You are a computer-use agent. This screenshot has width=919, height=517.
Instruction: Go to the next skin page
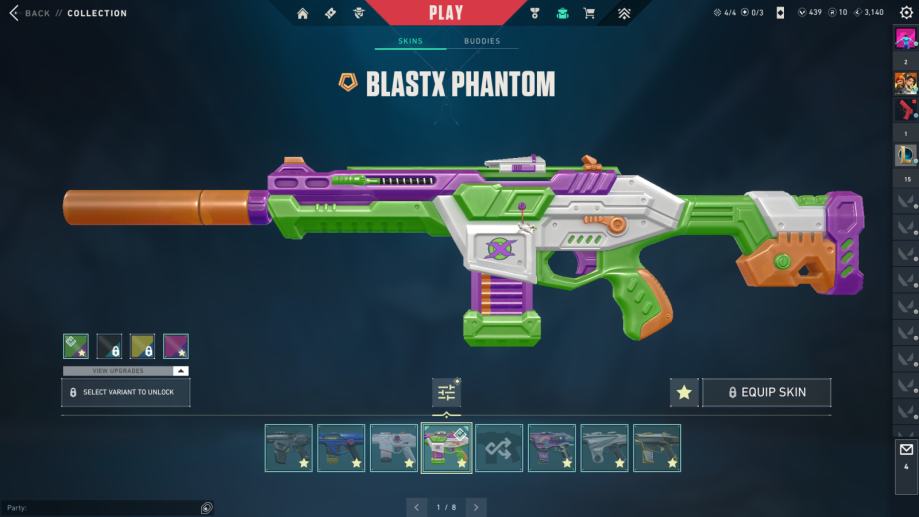476,507
